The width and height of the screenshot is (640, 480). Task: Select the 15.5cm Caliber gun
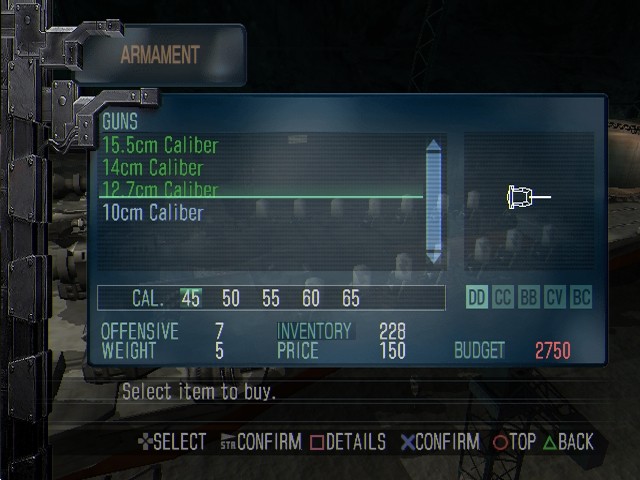coord(160,146)
